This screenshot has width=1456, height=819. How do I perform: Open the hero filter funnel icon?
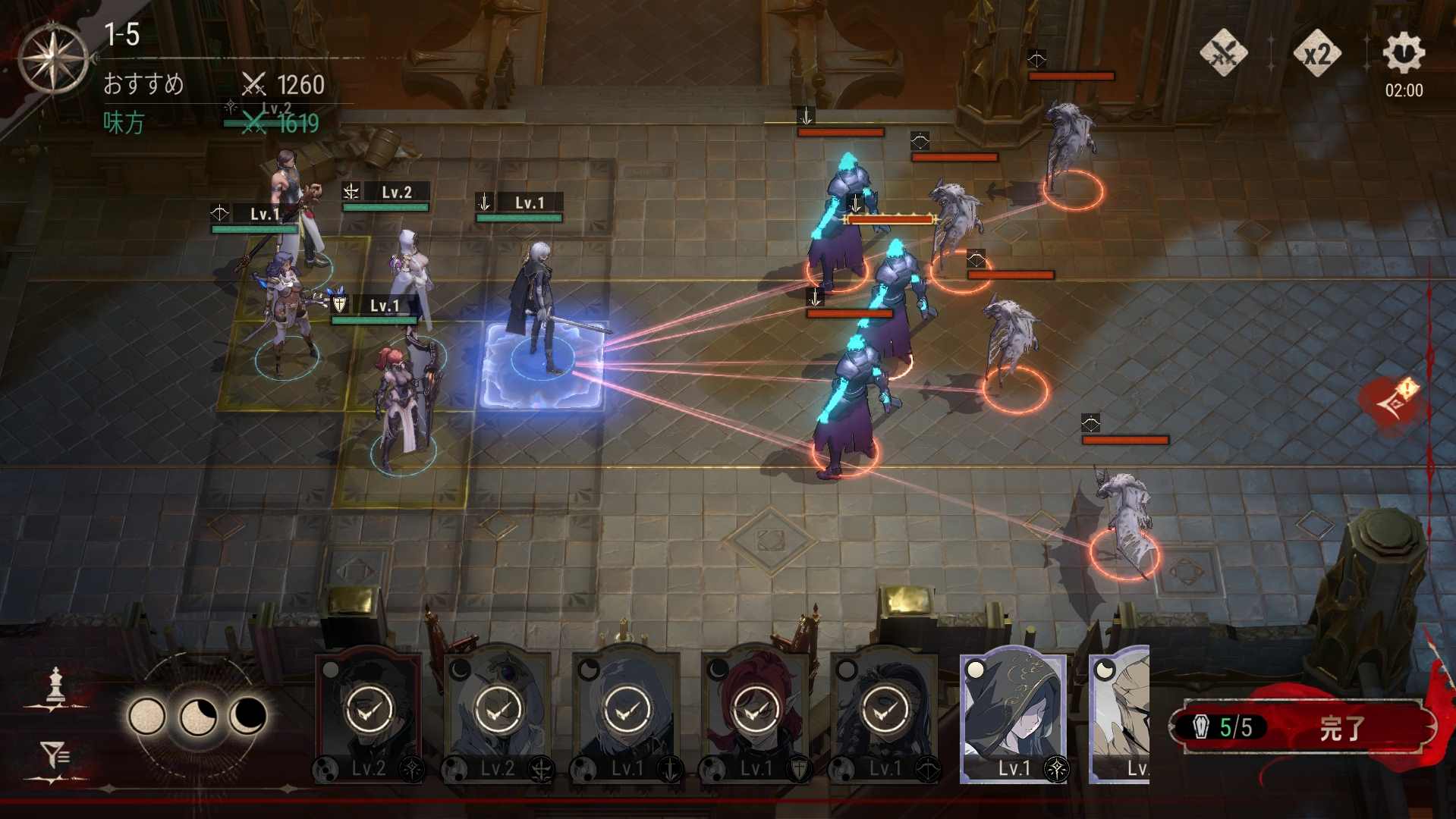click(x=55, y=755)
